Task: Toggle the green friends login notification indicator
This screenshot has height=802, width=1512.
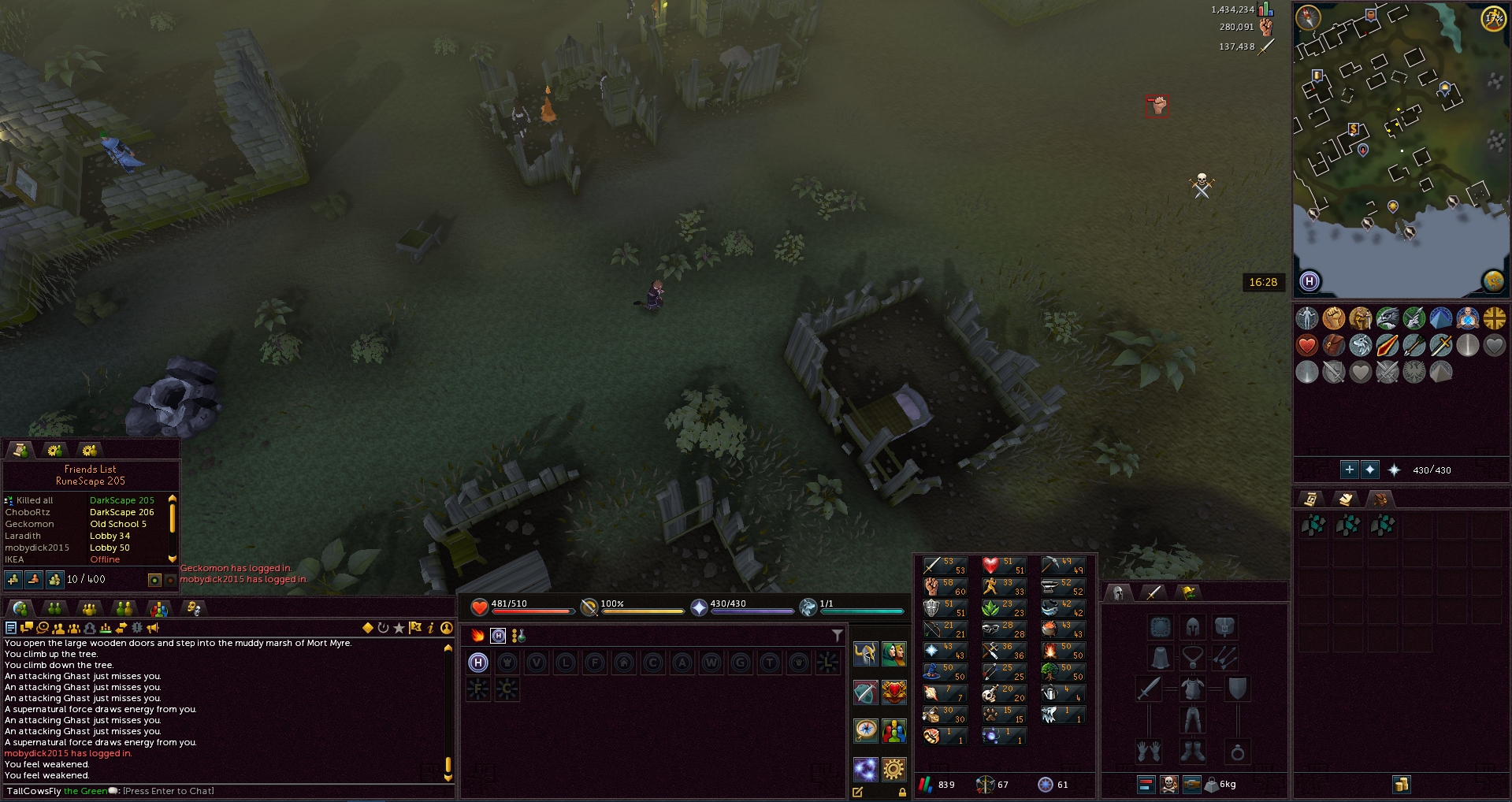Action: tap(154, 580)
